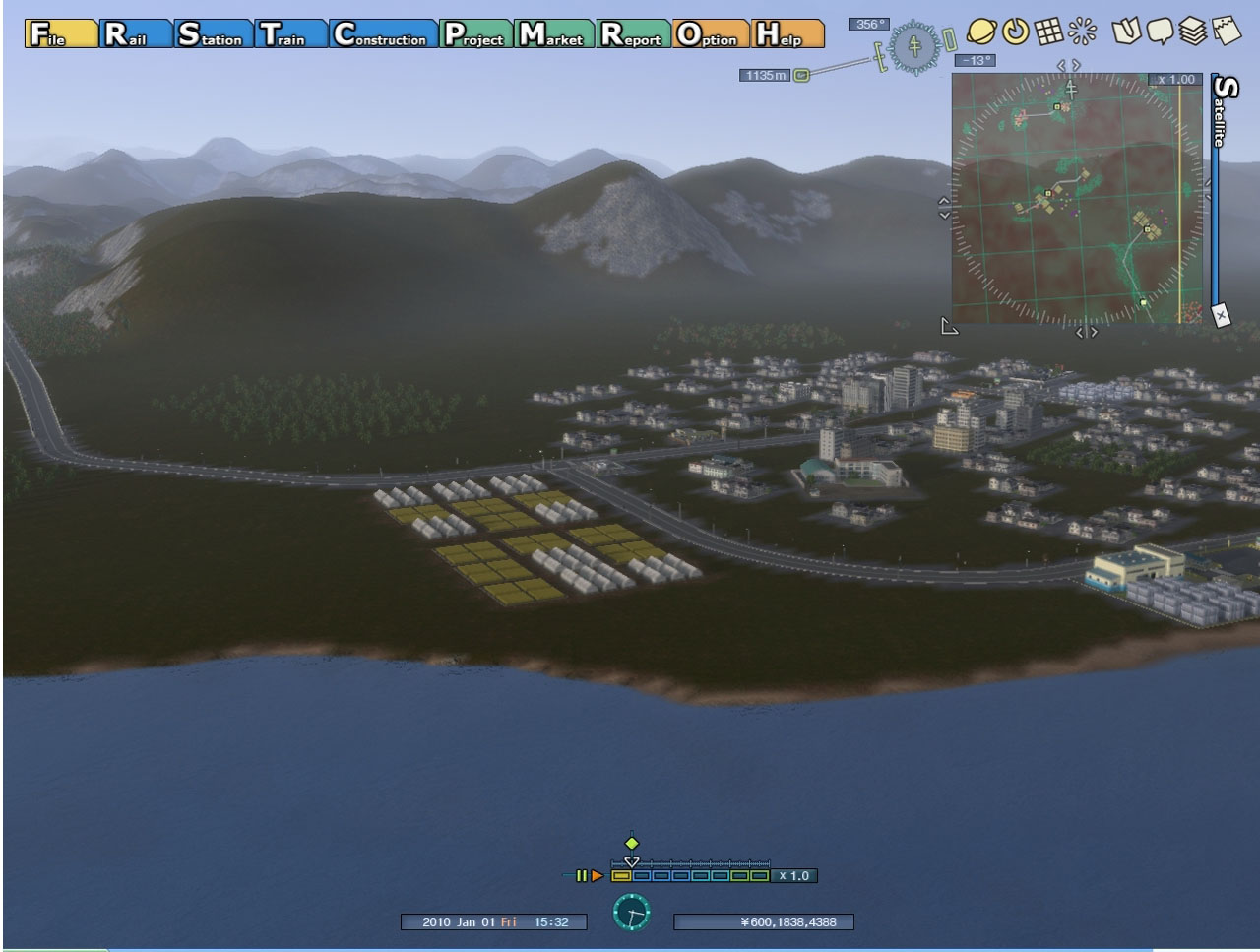Viewport: 1260px width, 952px height.
Task: Click the planet icon in the toolbar
Action: [981, 32]
